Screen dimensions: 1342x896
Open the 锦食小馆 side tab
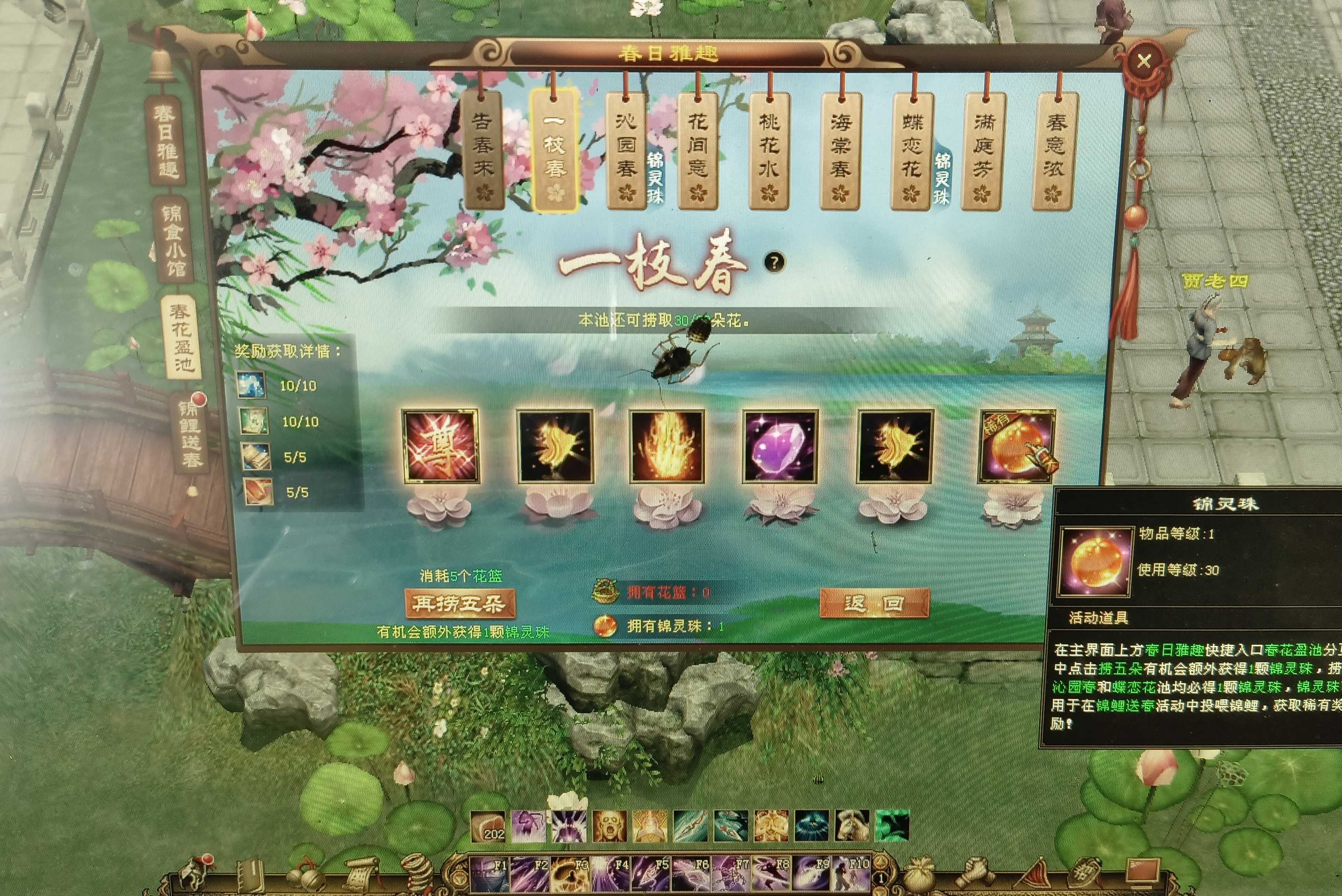pyautogui.click(x=172, y=240)
